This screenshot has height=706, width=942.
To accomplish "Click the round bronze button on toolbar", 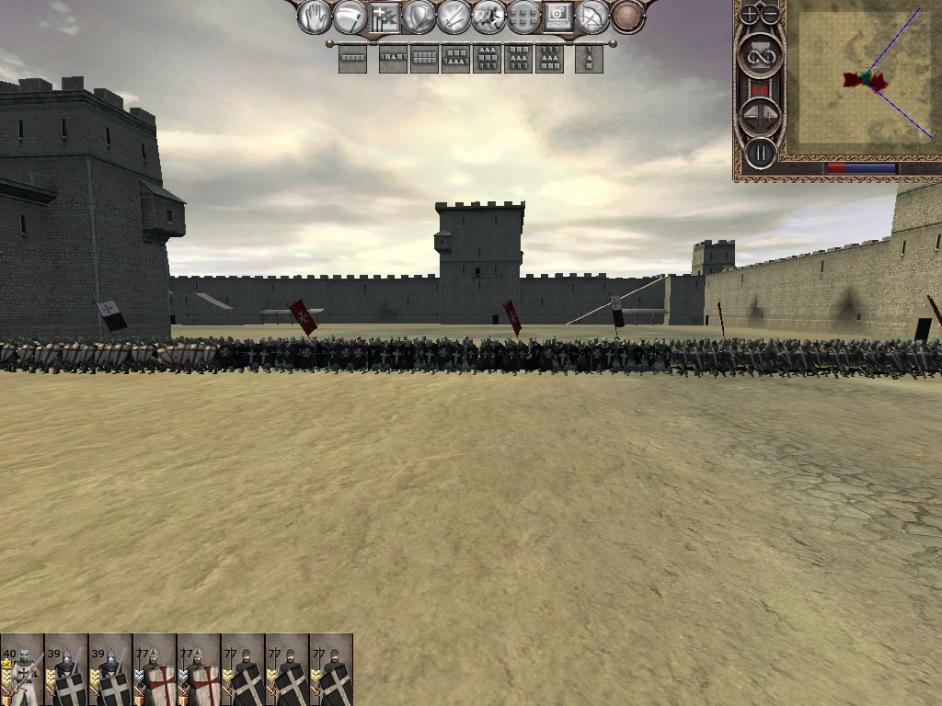I will click(627, 17).
